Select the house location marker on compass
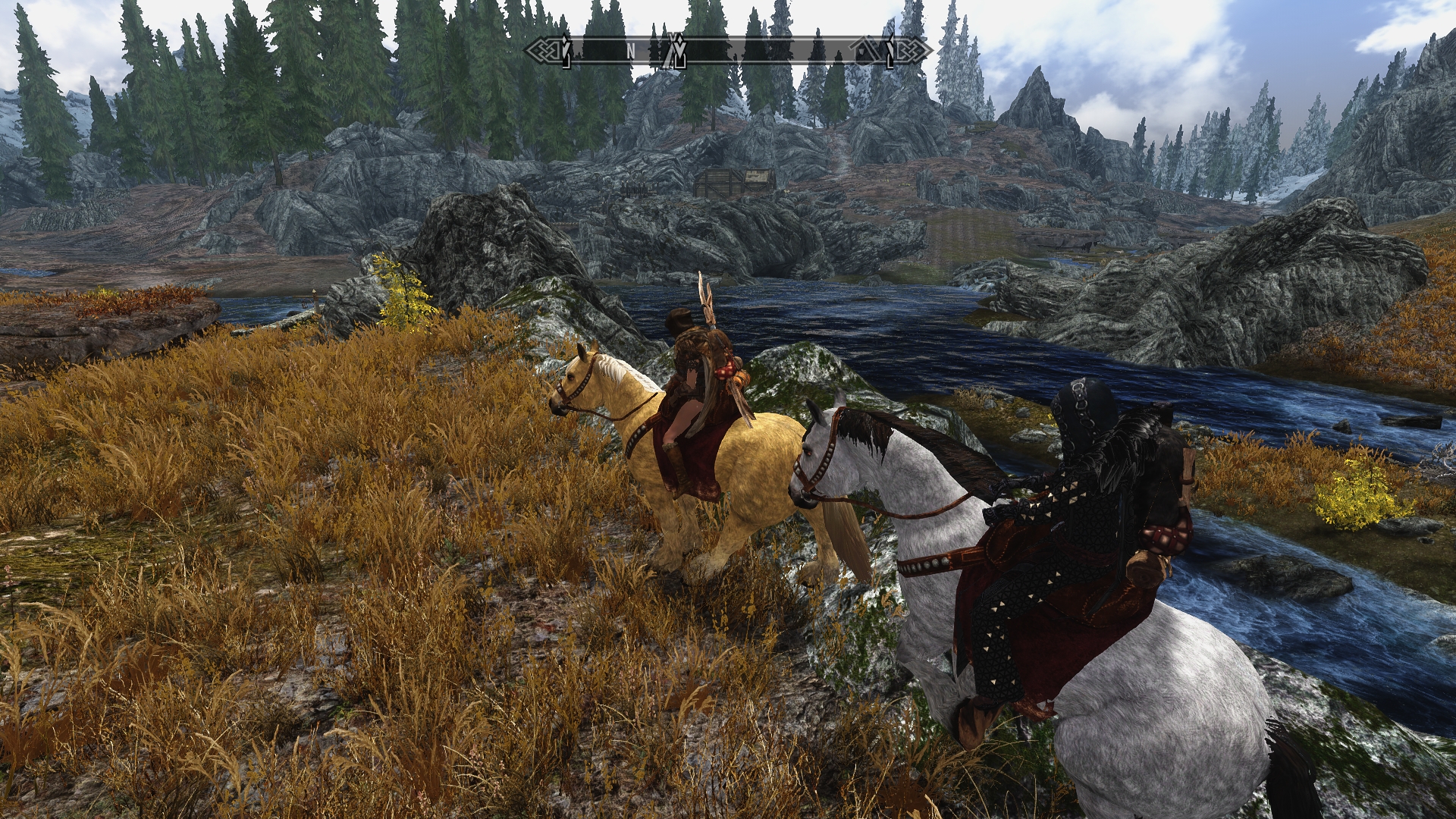1456x819 pixels. tap(865, 51)
